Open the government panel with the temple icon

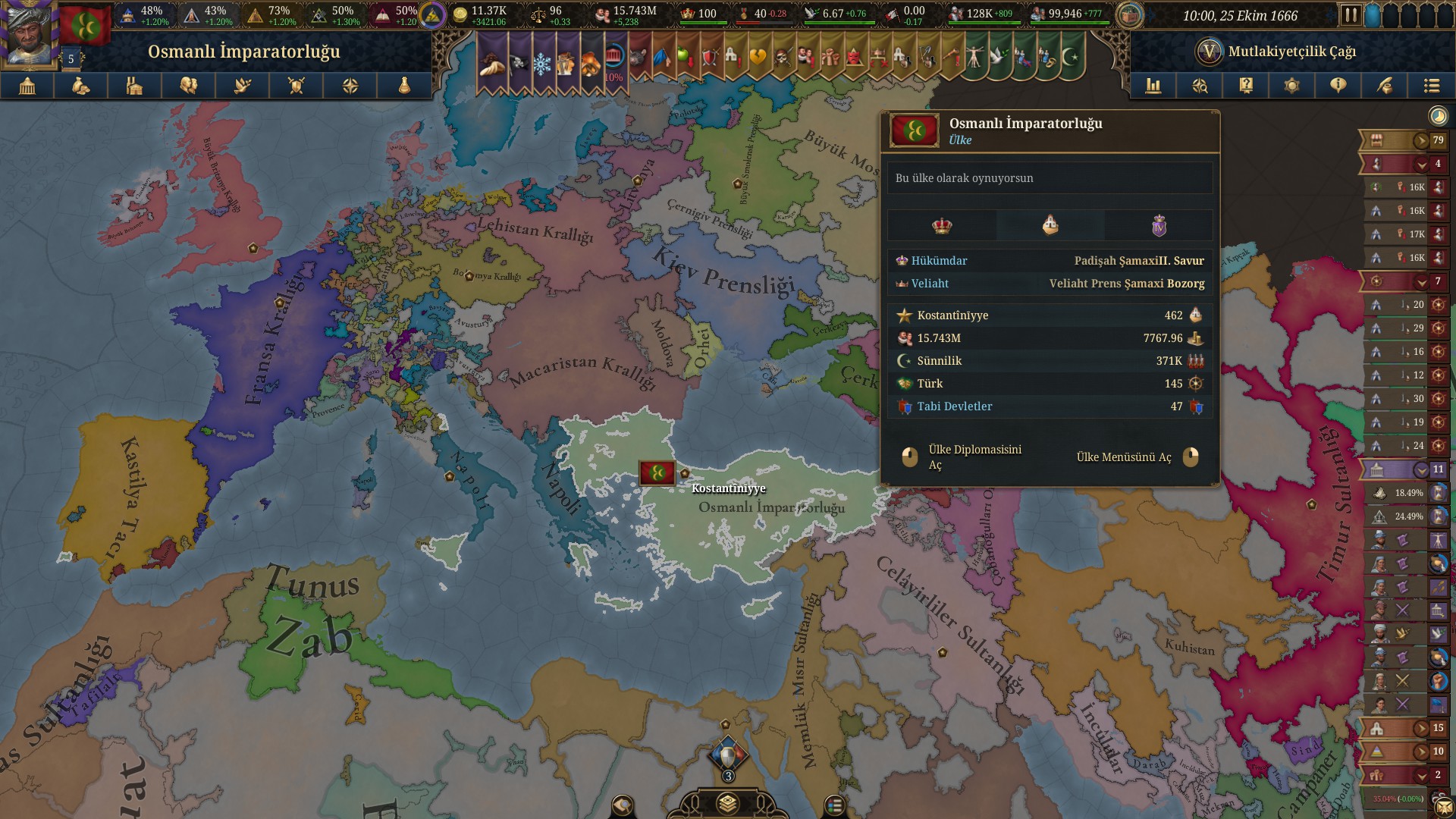click(x=27, y=86)
